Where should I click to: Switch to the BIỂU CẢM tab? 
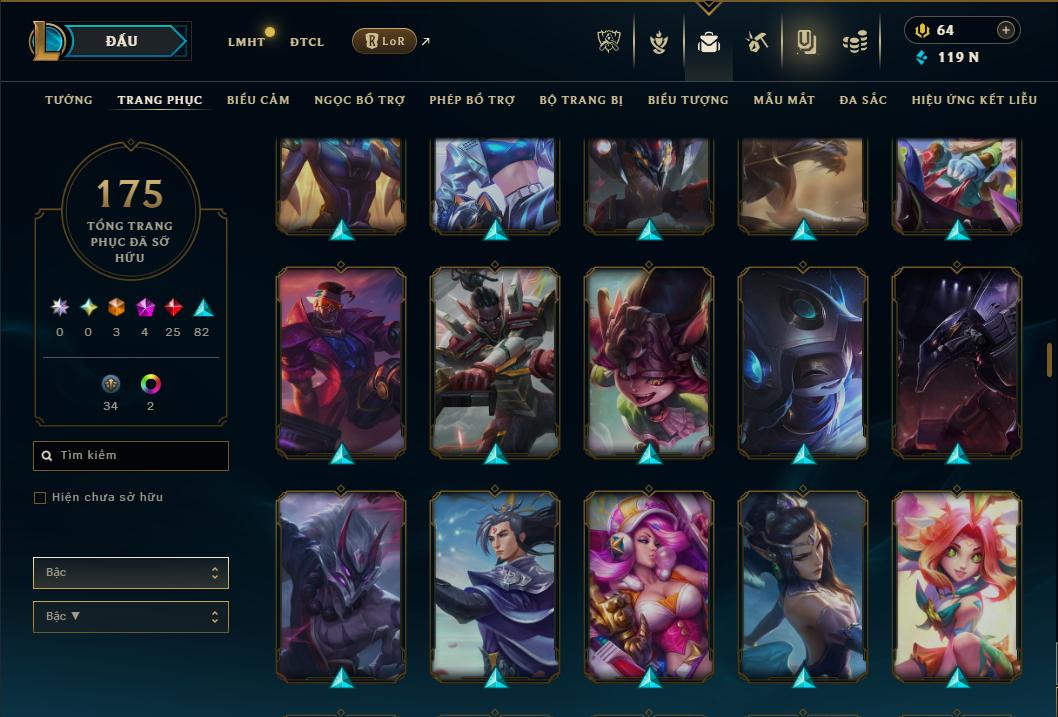pos(258,100)
